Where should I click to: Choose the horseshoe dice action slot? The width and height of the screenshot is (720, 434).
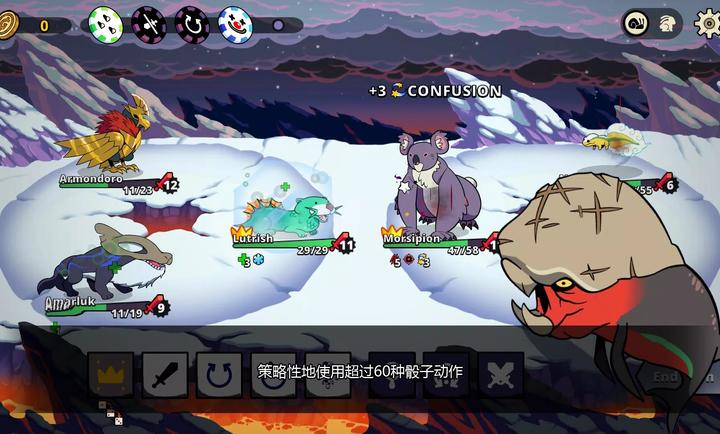(x=219, y=374)
